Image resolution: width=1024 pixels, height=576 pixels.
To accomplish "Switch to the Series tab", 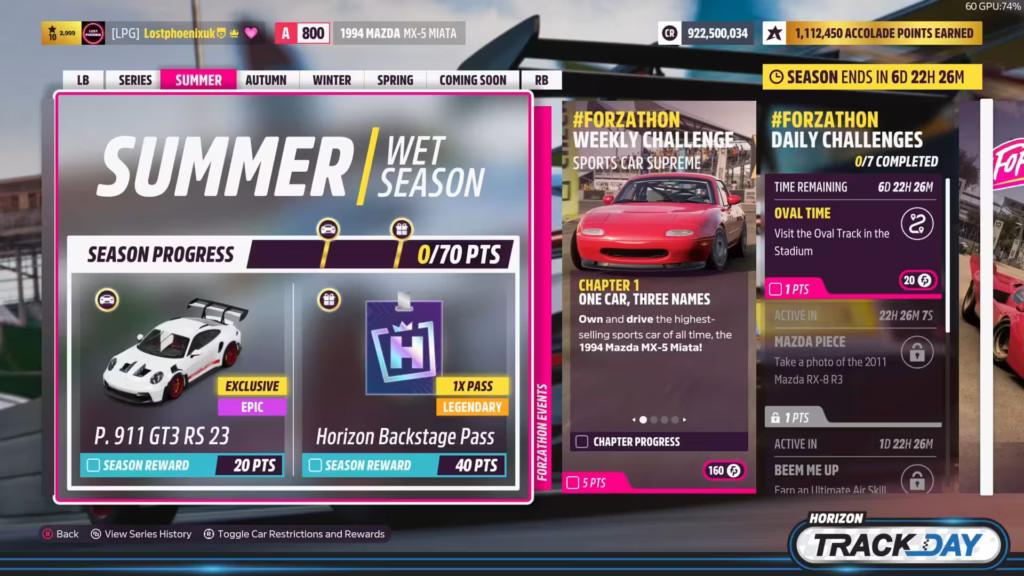I will click(x=135, y=80).
